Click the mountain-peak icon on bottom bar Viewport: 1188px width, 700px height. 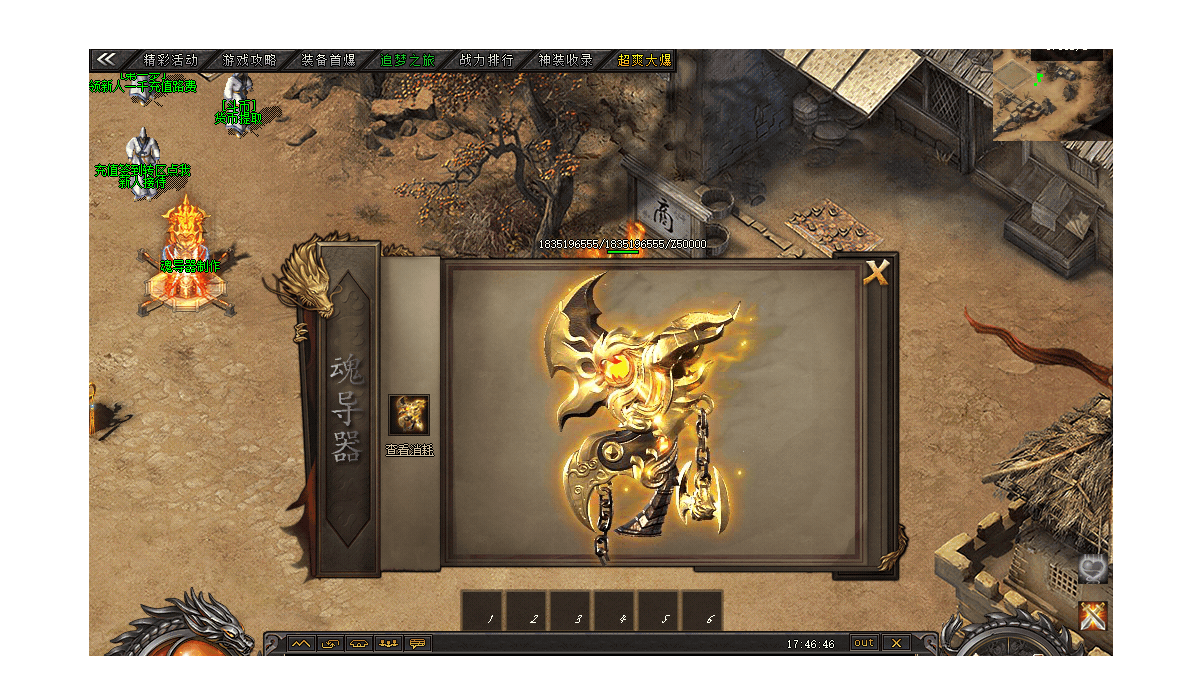click(301, 643)
